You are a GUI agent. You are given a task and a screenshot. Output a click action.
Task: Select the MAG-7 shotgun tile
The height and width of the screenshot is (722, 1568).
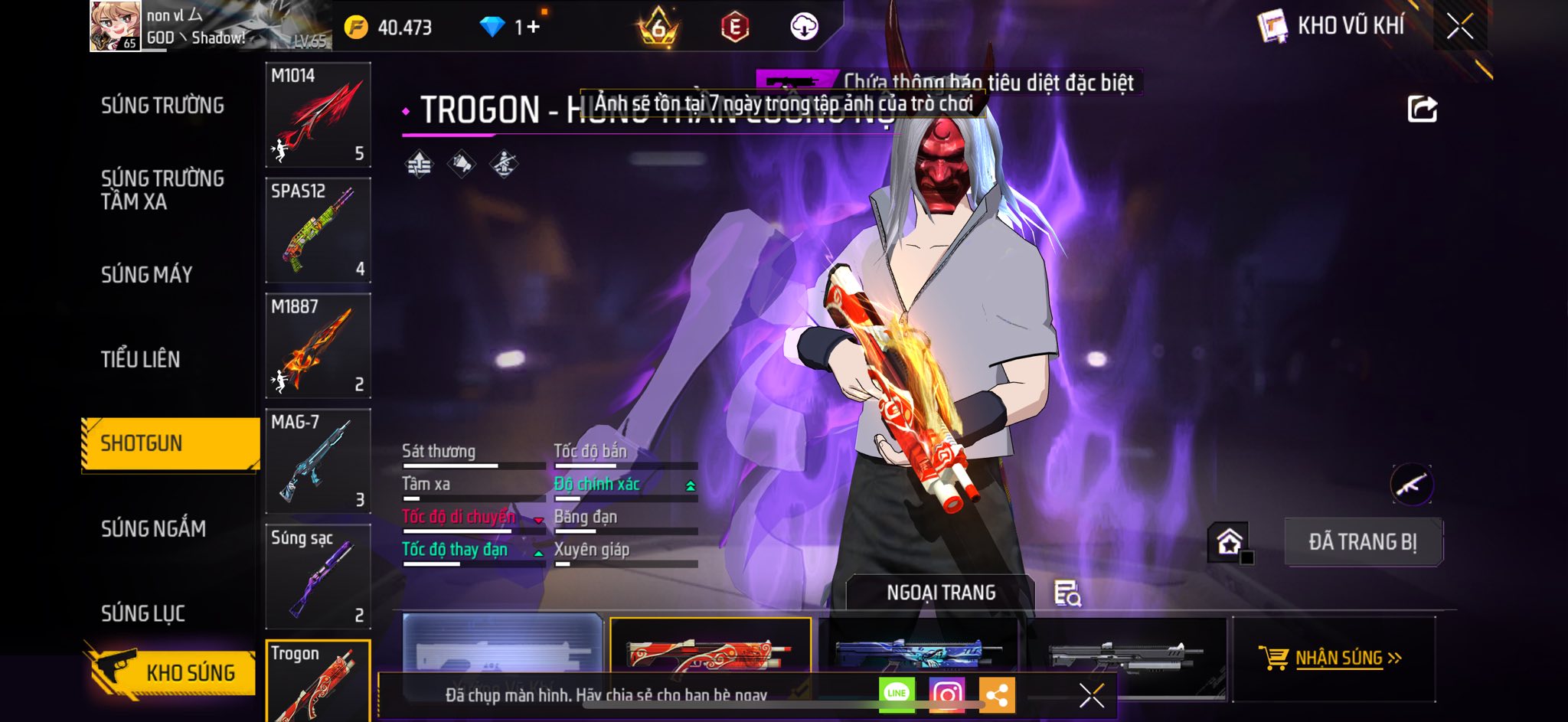(318, 462)
